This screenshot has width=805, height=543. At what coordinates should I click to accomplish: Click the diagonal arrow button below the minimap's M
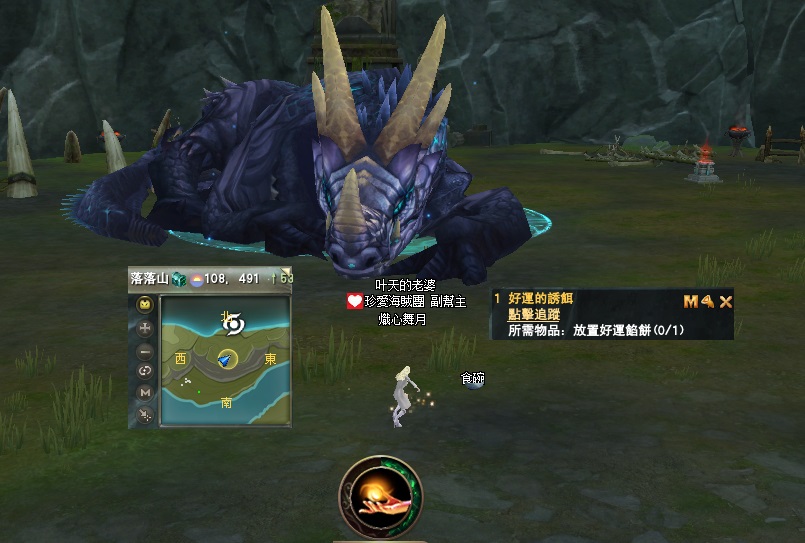(145, 413)
